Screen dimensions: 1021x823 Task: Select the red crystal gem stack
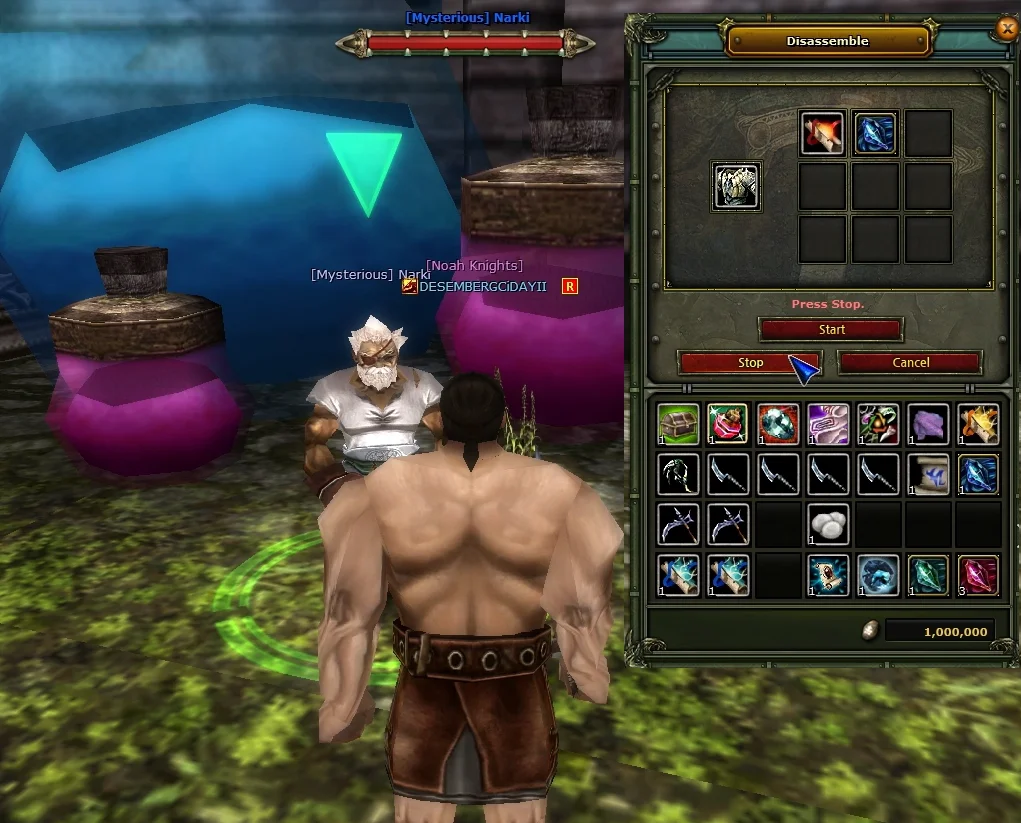click(978, 576)
